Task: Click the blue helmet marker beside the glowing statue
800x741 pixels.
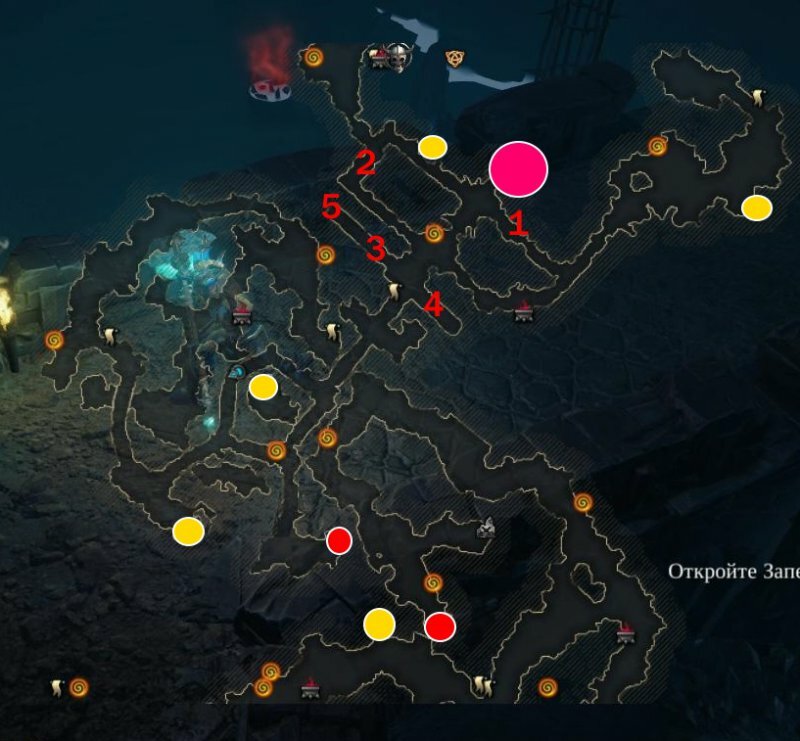Action: click(236, 372)
